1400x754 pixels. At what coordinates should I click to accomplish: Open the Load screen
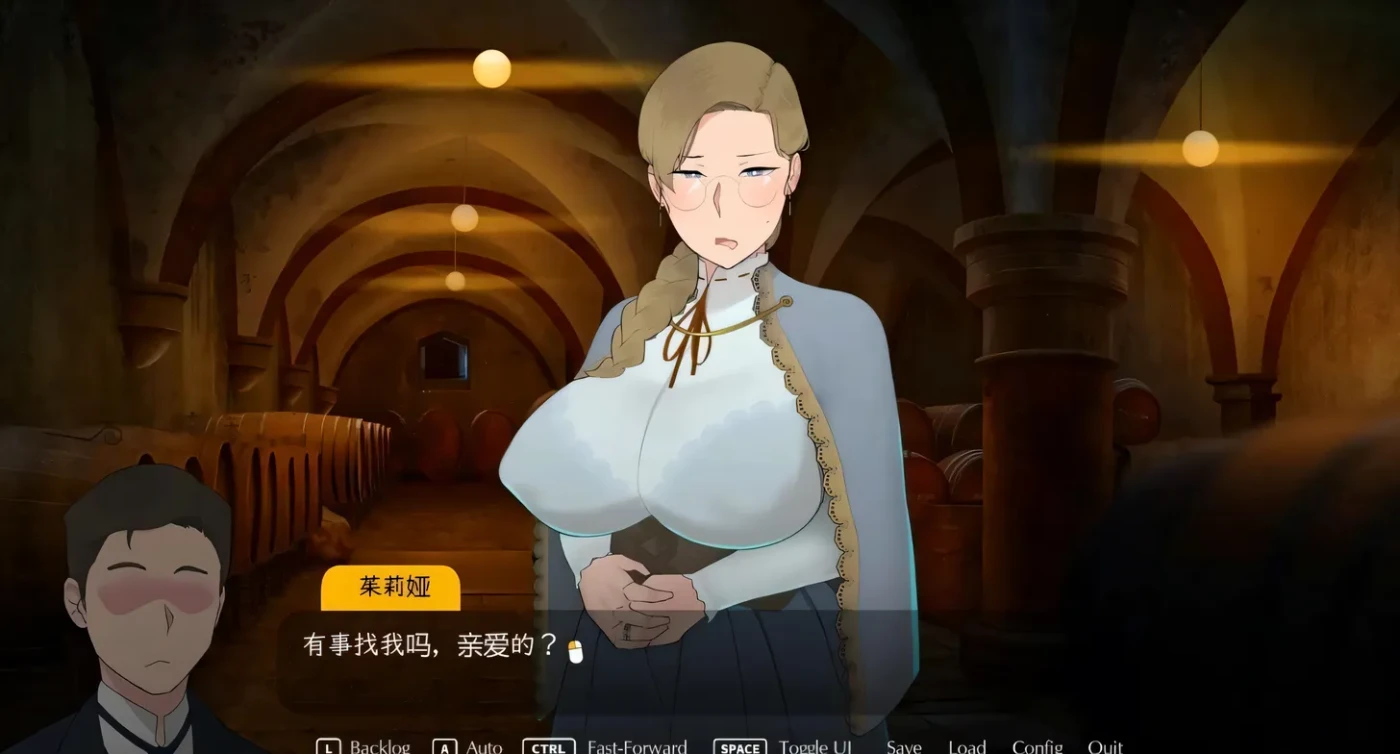click(968, 746)
